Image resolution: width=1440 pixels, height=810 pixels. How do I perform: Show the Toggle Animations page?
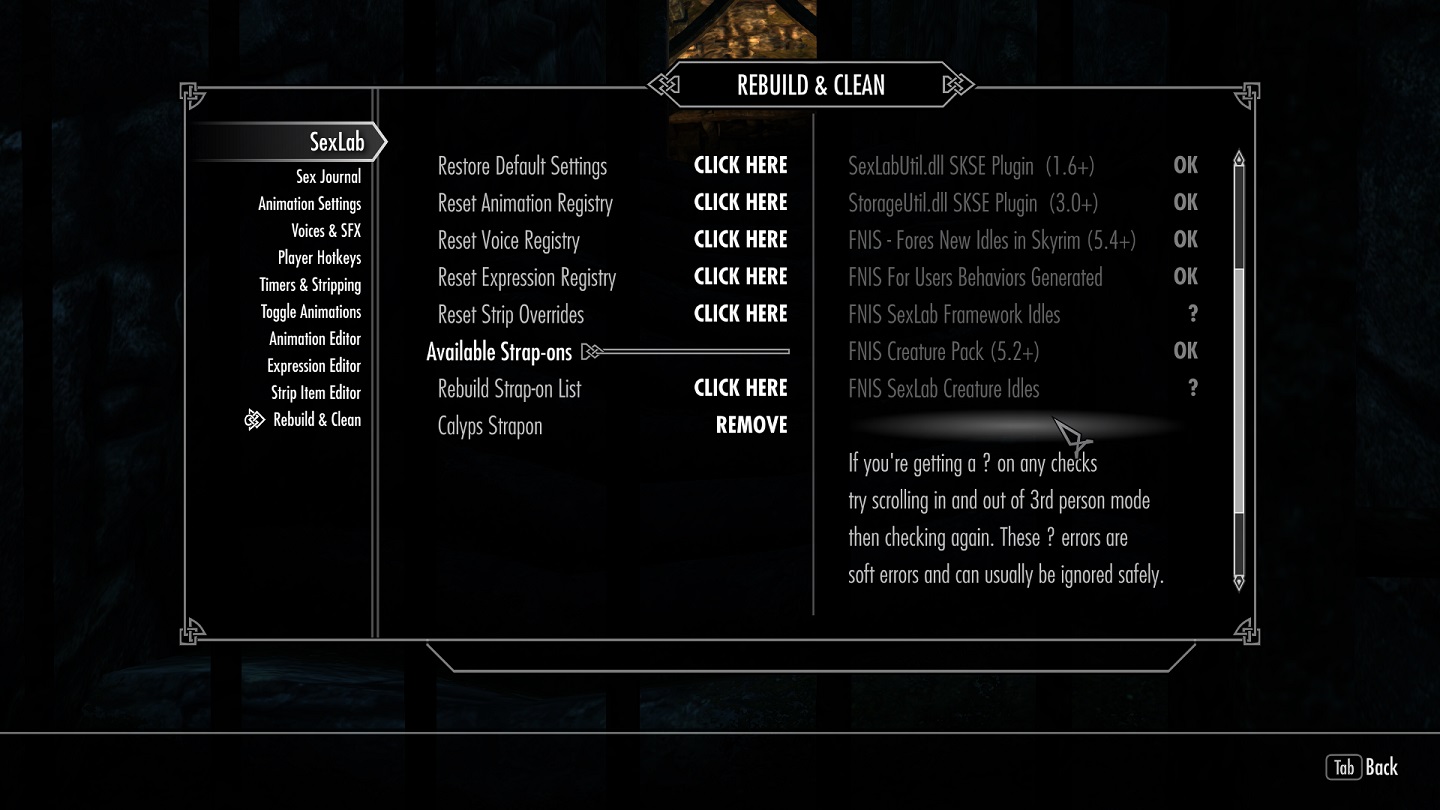(311, 312)
